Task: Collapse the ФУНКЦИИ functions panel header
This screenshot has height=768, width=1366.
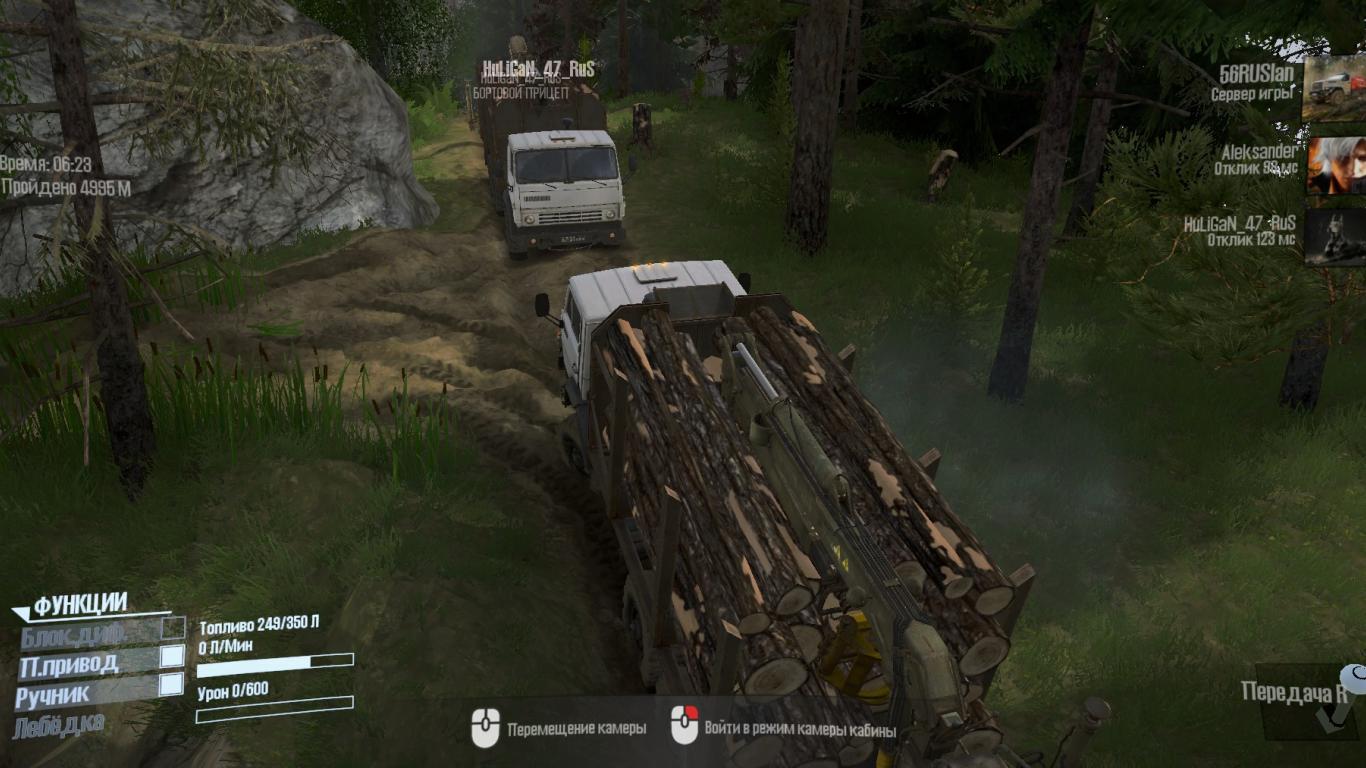Action: pos(78,605)
